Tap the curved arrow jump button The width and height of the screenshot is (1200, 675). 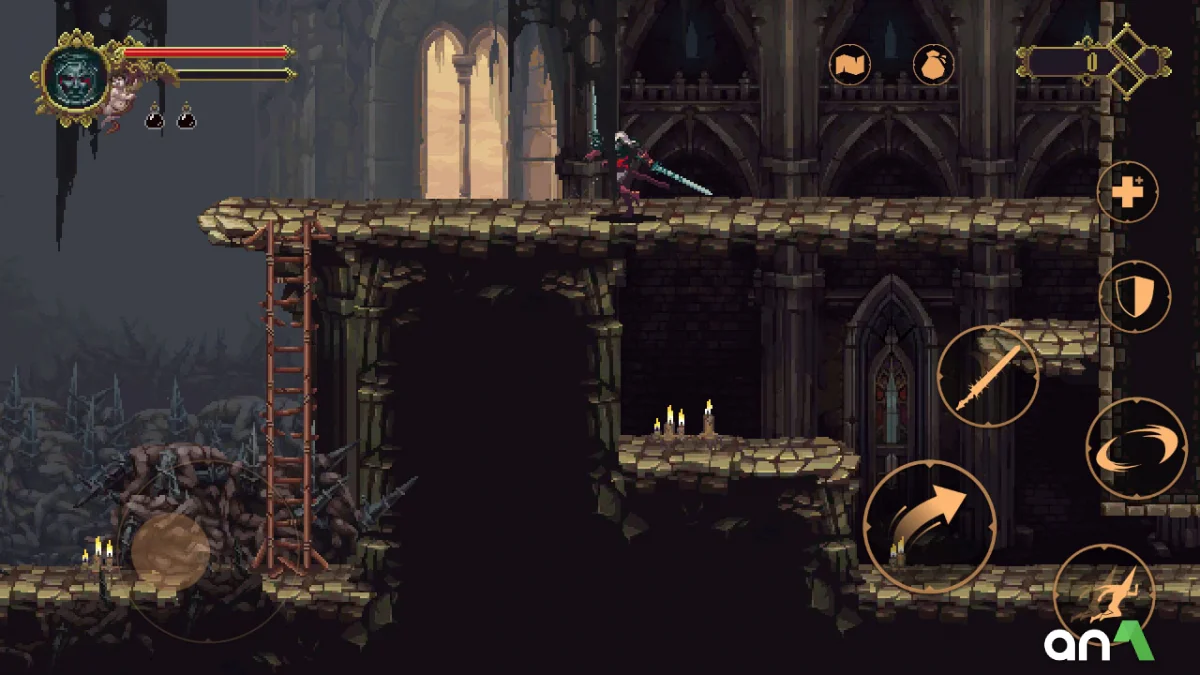[x=930, y=526]
